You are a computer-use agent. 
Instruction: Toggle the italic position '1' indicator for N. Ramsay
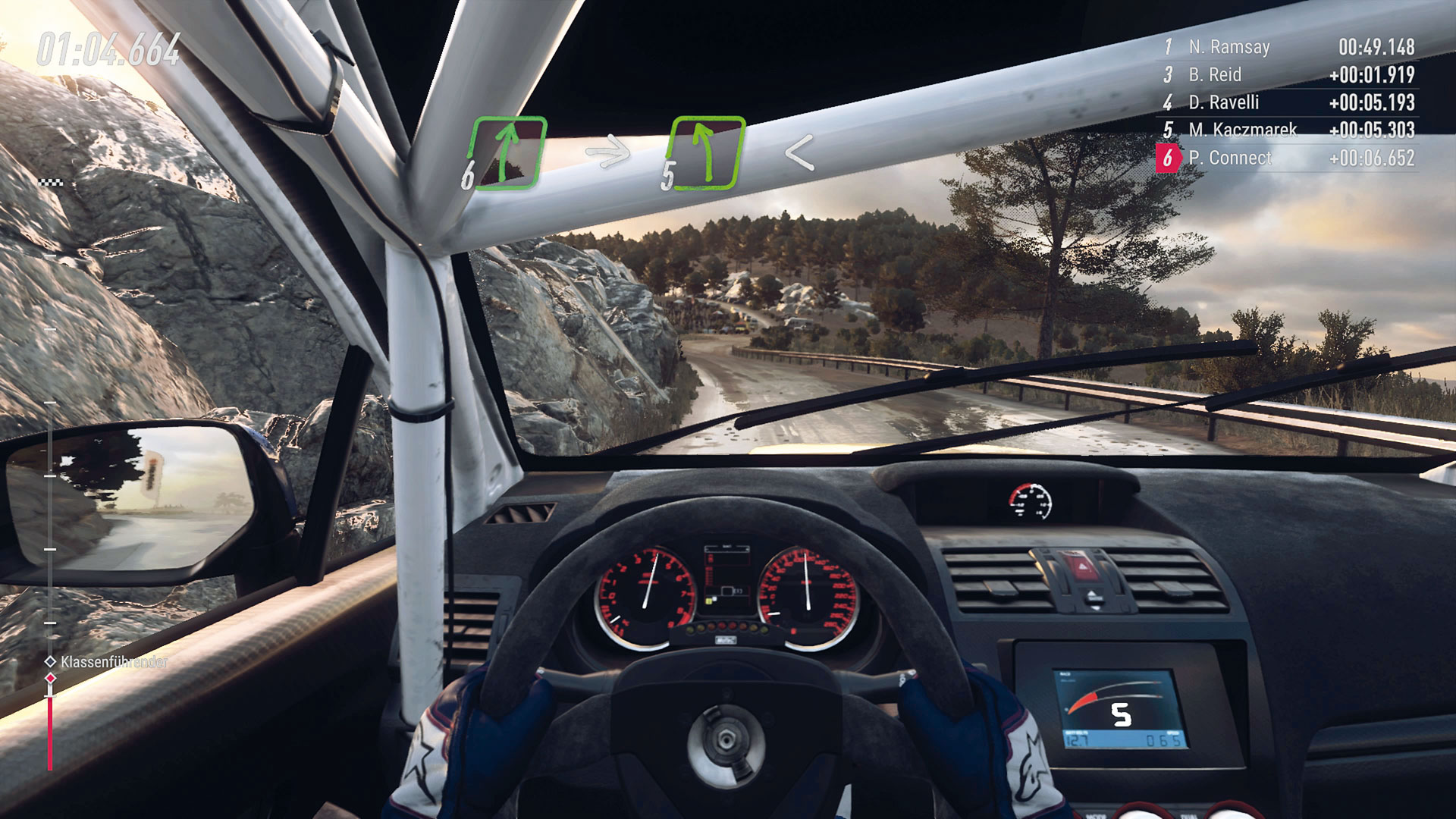tap(1168, 46)
